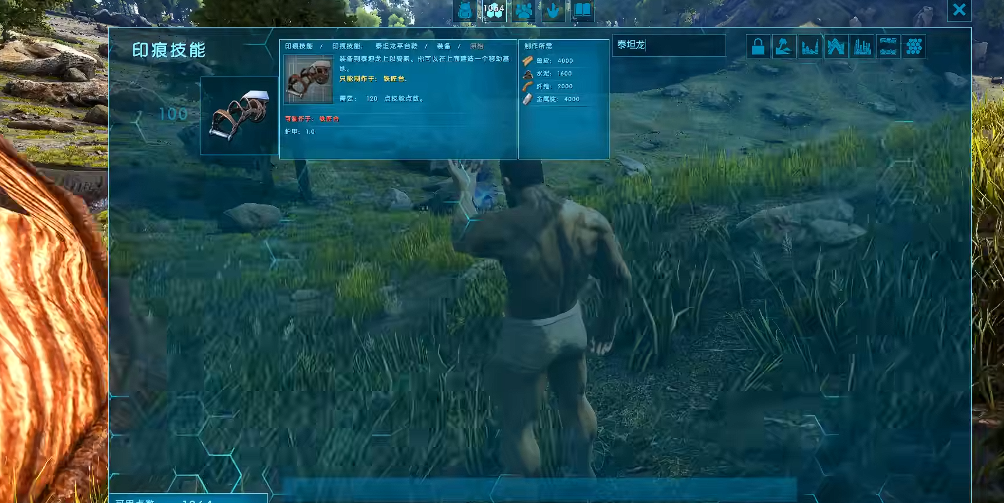Click the search field containing 泰坦龙

click(x=668, y=45)
